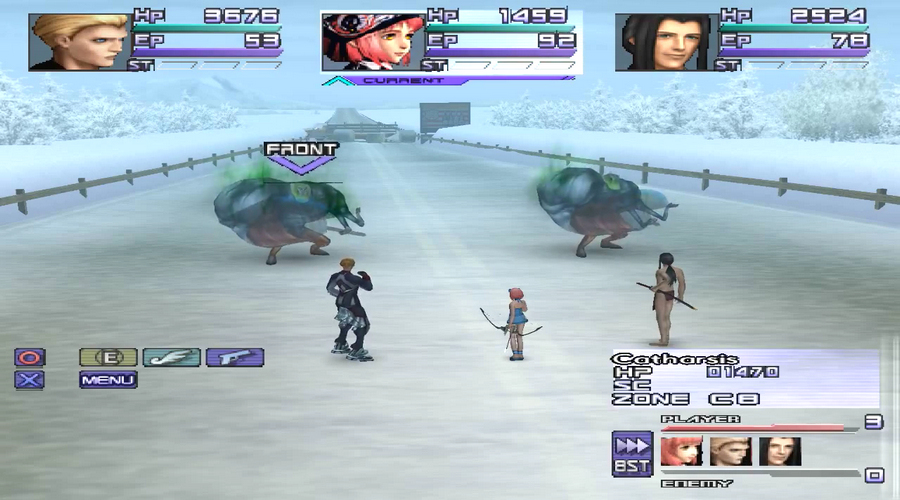
Task: Select the pistol attack command icon
Action: [x=235, y=357]
